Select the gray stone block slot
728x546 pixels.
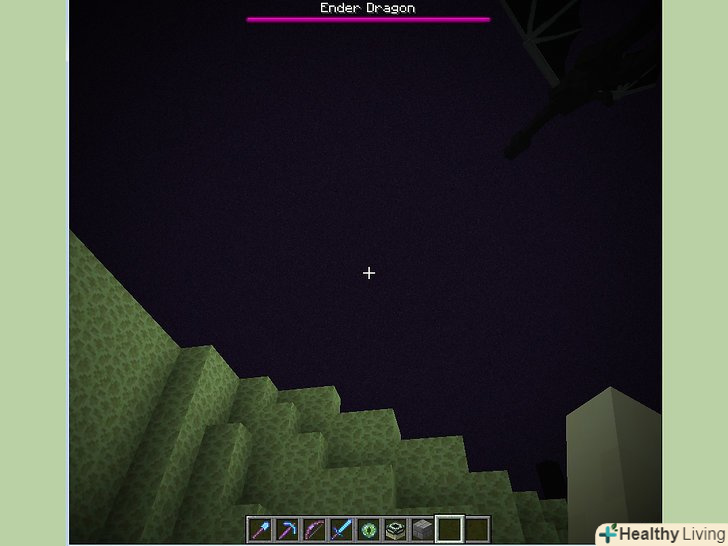(x=422, y=529)
